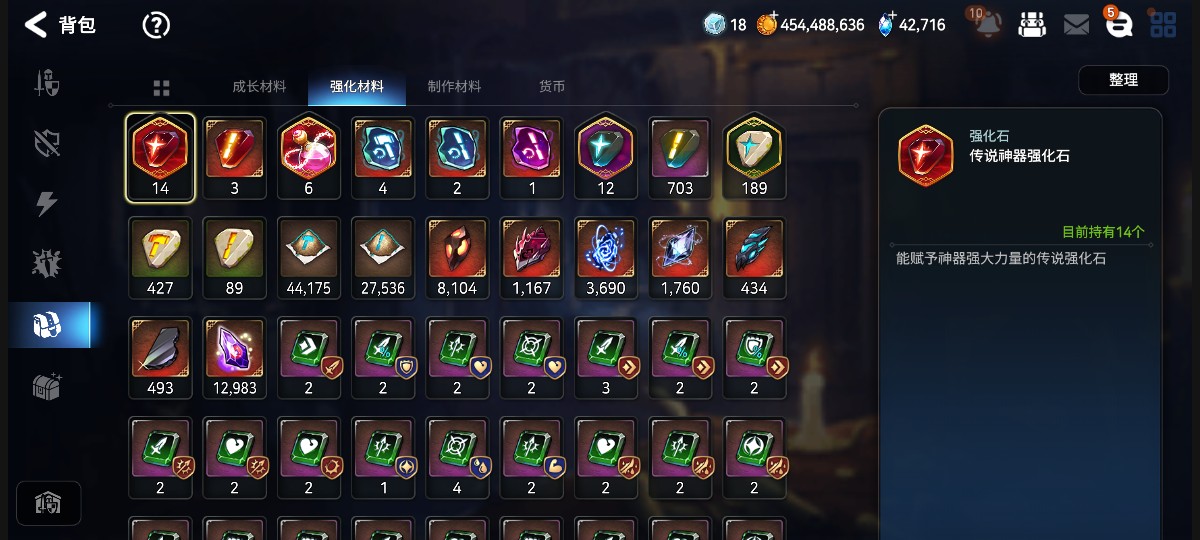Viewport: 1200px width, 540px height.
Task: Go back from the 背包 screen
Action: pos(36,25)
